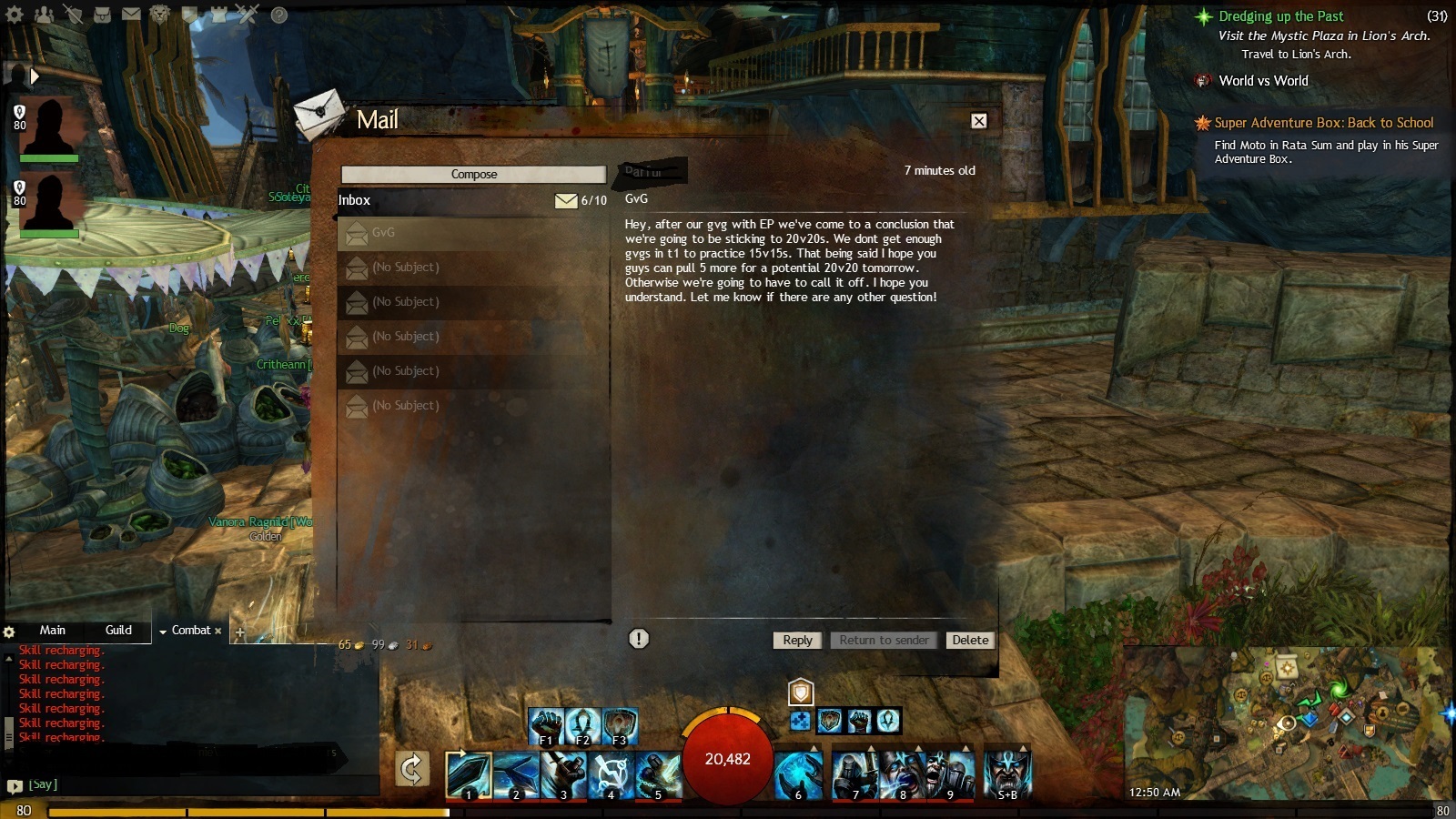Switch to the Guild chat tab
Viewport: 1456px width, 819px height.
coord(118,630)
